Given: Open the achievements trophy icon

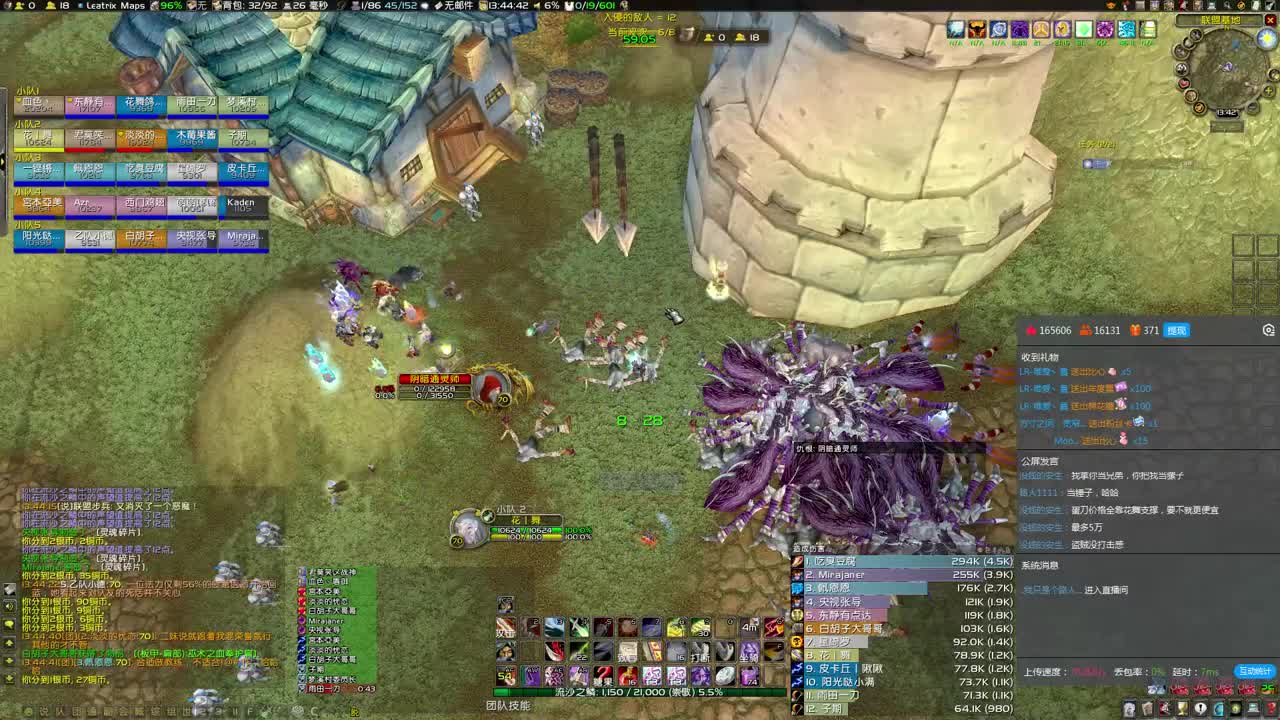Looking at the screenshot, I should tap(1181, 708).
